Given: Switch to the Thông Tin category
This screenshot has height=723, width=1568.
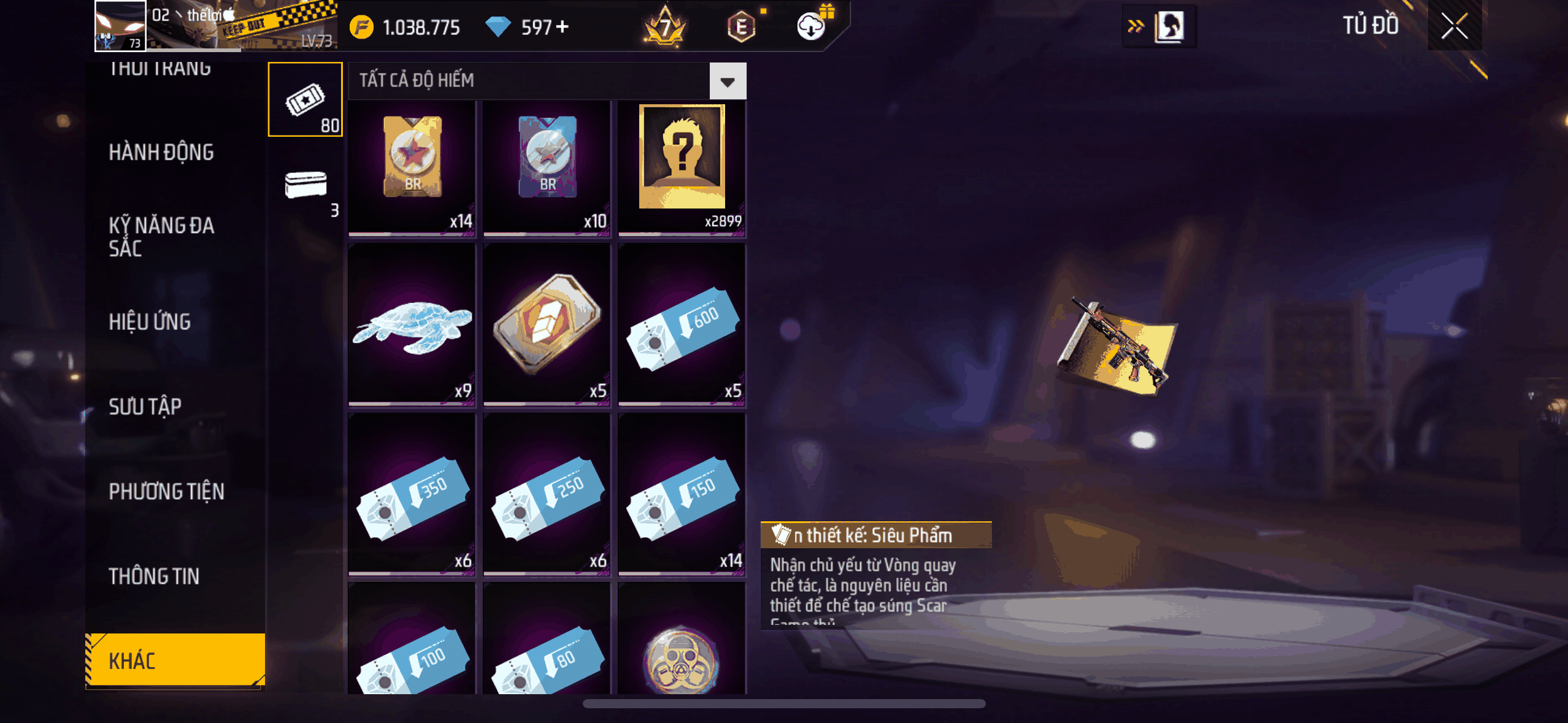Looking at the screenshot, I should (154, 576).
